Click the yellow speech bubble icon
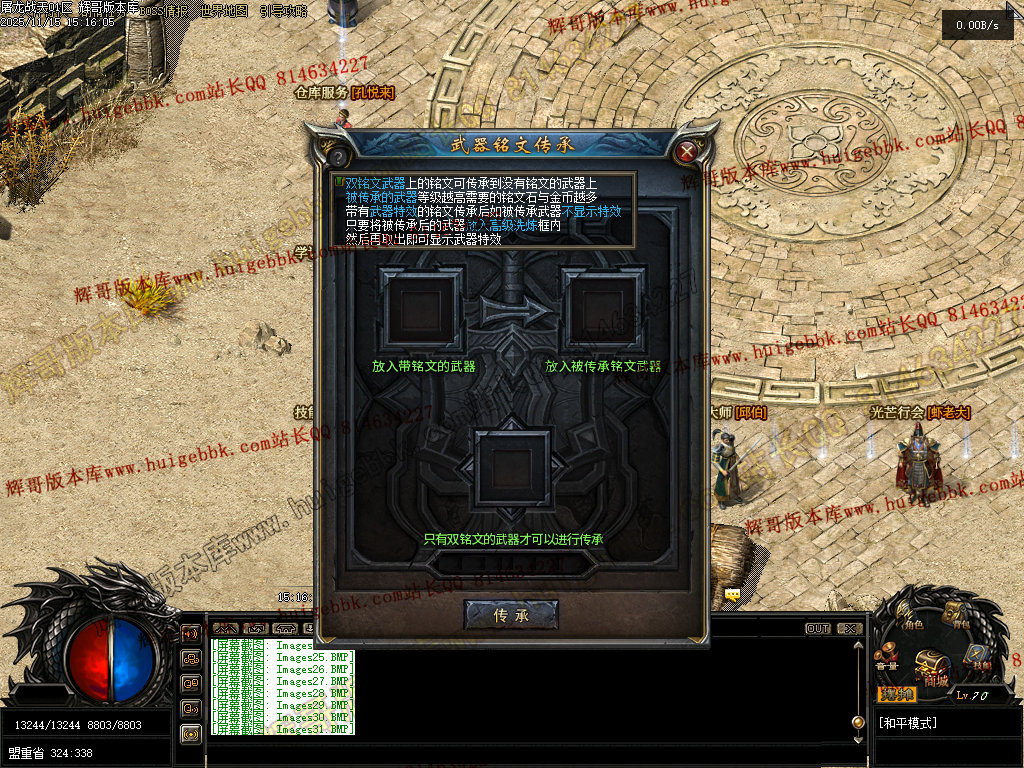Image resolution: width=1024 pixels, height=768 pixels. 733,594
